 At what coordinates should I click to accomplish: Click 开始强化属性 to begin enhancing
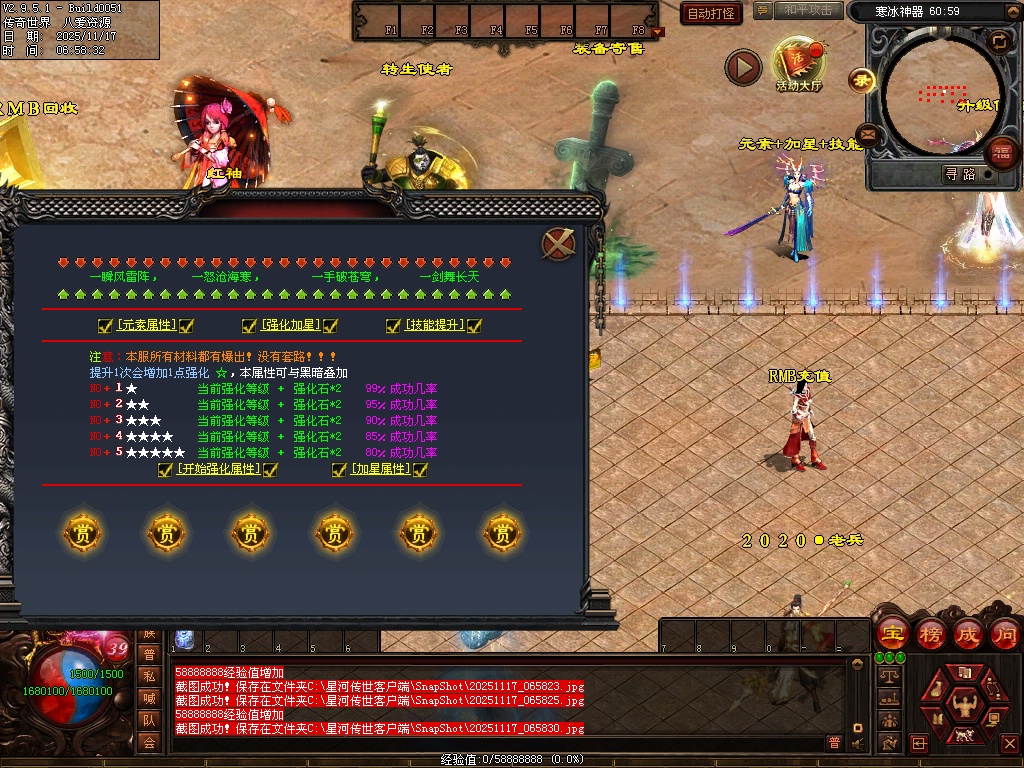[x=217, y=469]
